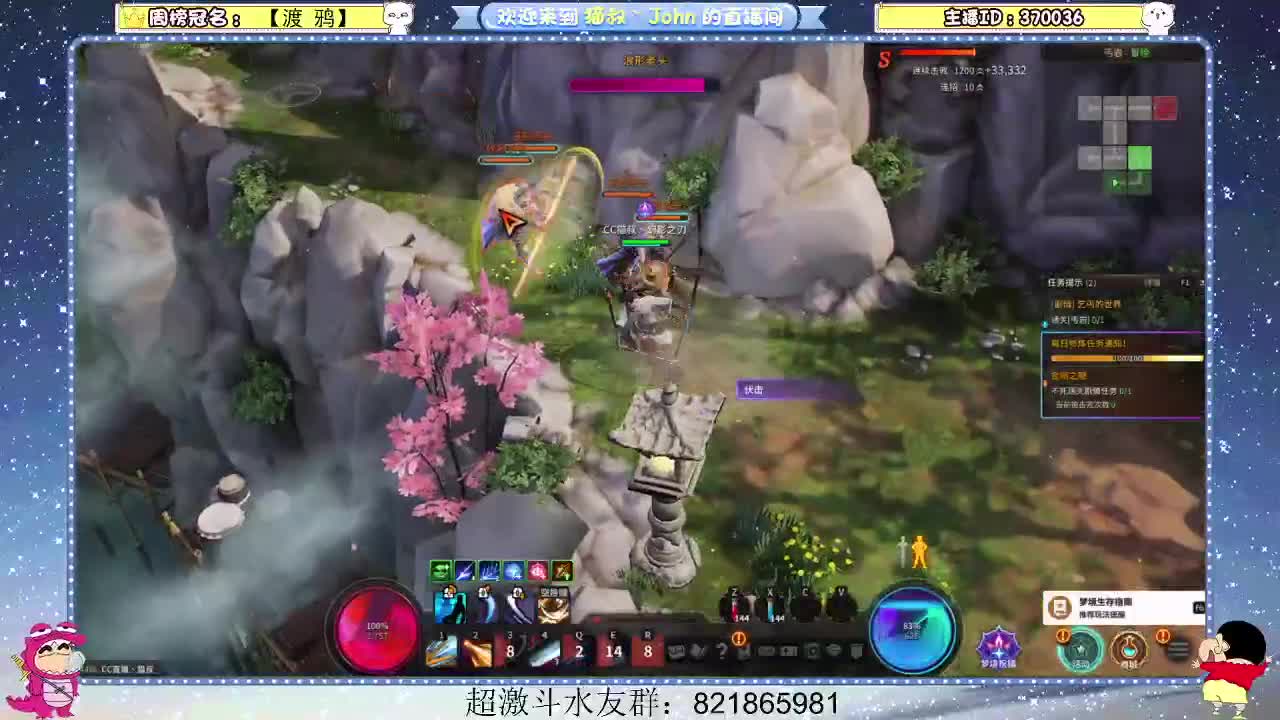The image size is (1280, 720).
Task: Click the question mark help icon
Action: click(x=722, y=649)
